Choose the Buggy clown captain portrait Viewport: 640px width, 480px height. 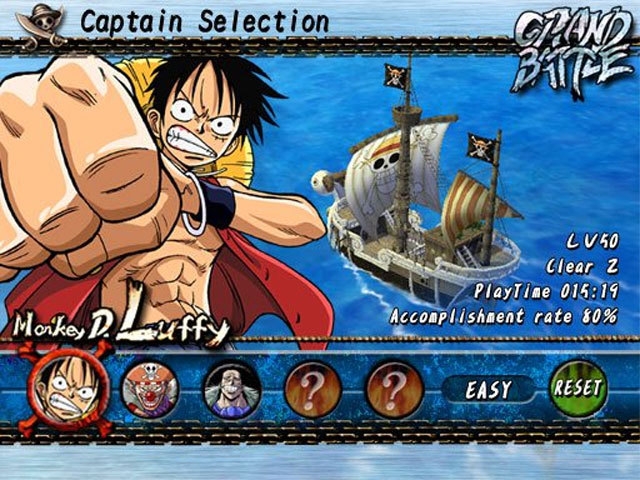(150, 388)
